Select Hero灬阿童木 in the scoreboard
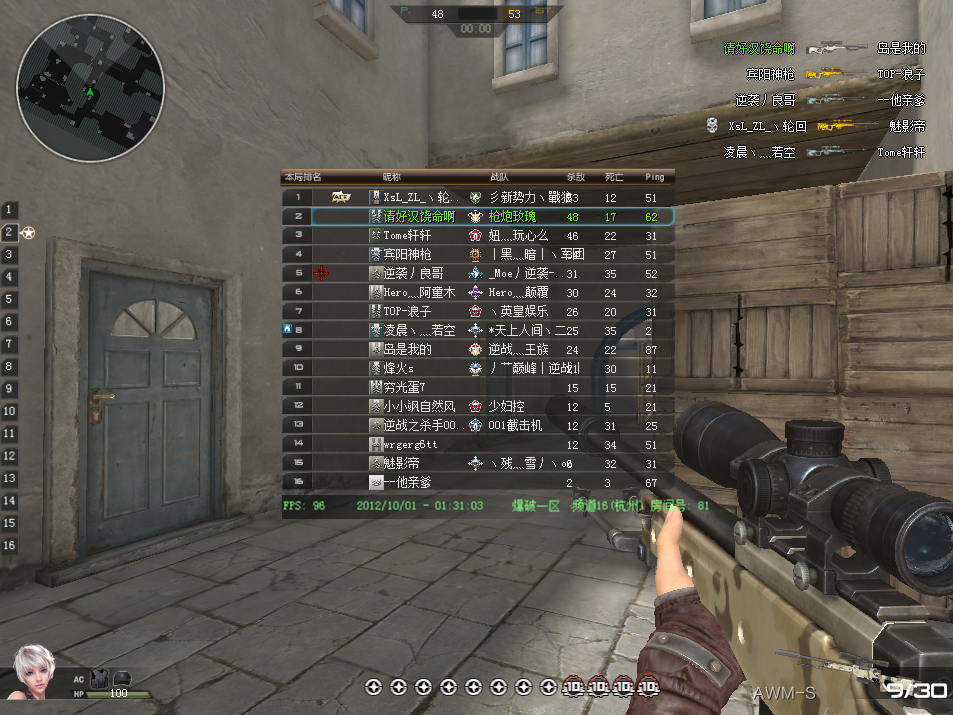 (419, 292)
